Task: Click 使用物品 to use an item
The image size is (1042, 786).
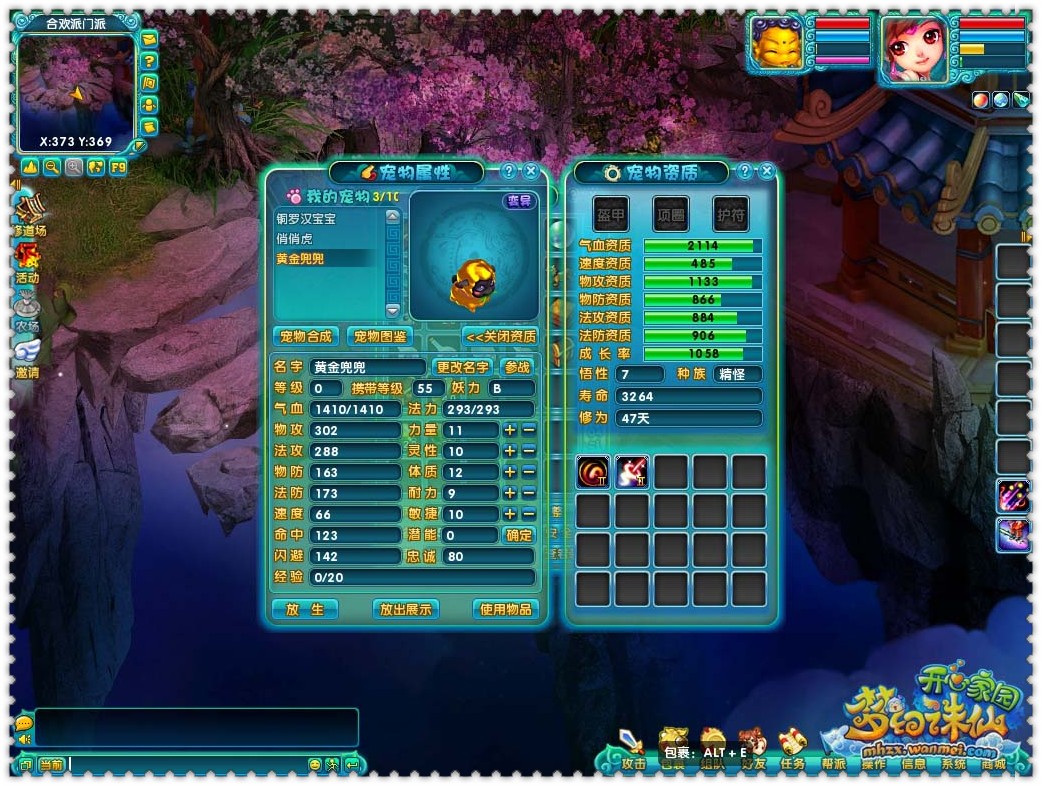Action: tap(506, 609)
